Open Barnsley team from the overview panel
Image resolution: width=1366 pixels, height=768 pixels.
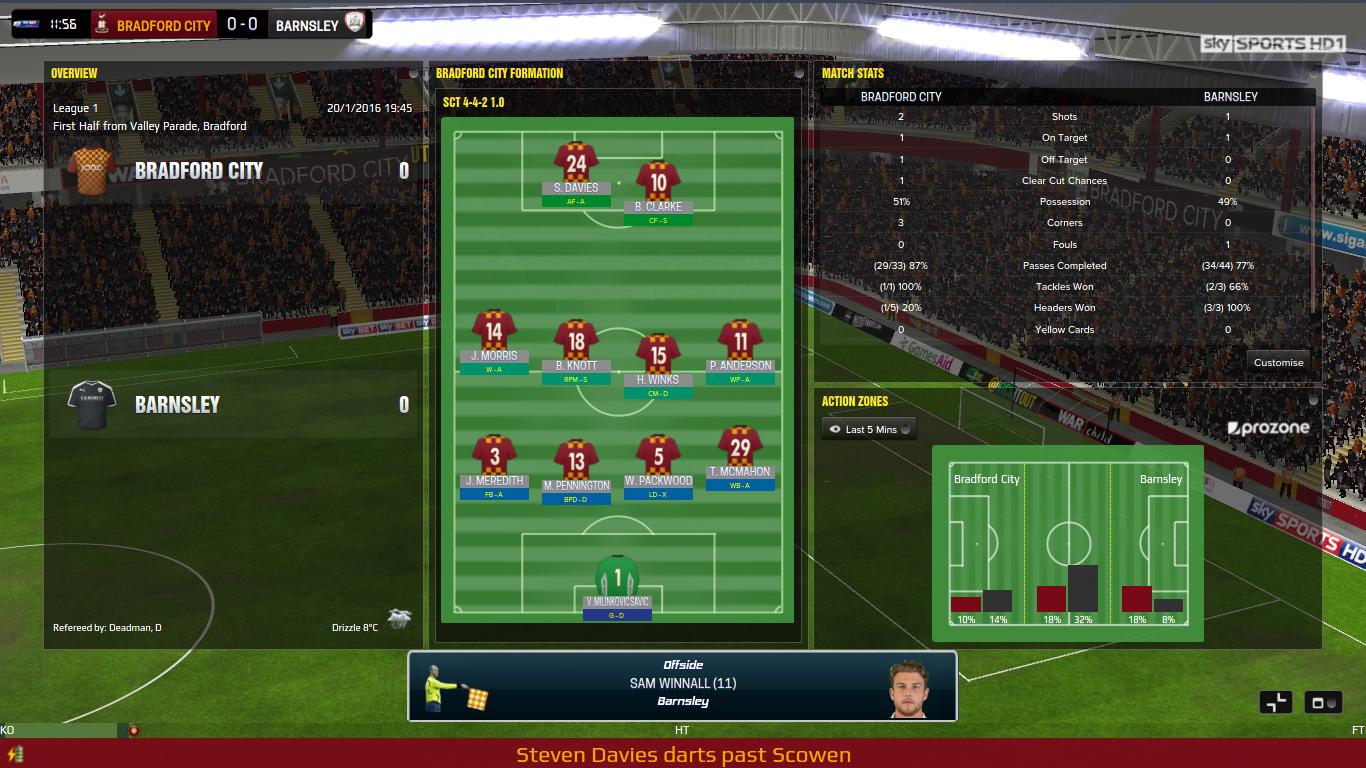coord(177,405)
